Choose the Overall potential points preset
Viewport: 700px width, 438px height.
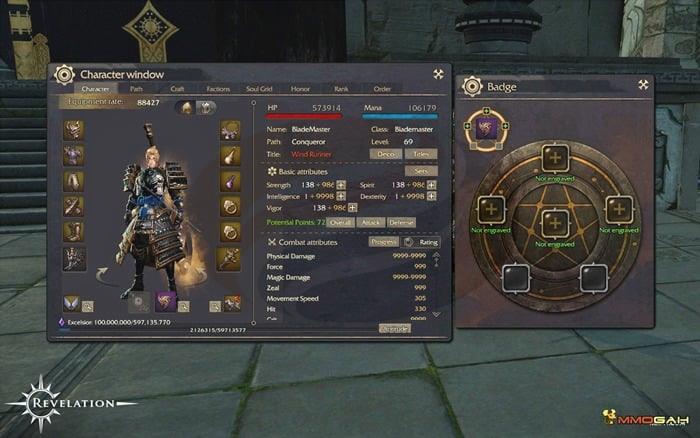point(340,221)
